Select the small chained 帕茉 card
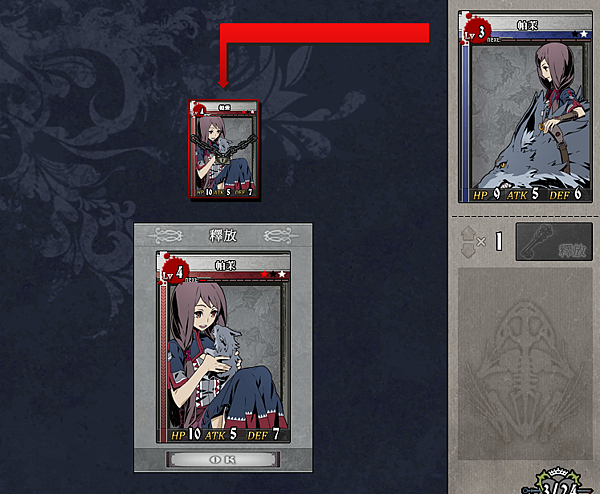 point(225,147)
